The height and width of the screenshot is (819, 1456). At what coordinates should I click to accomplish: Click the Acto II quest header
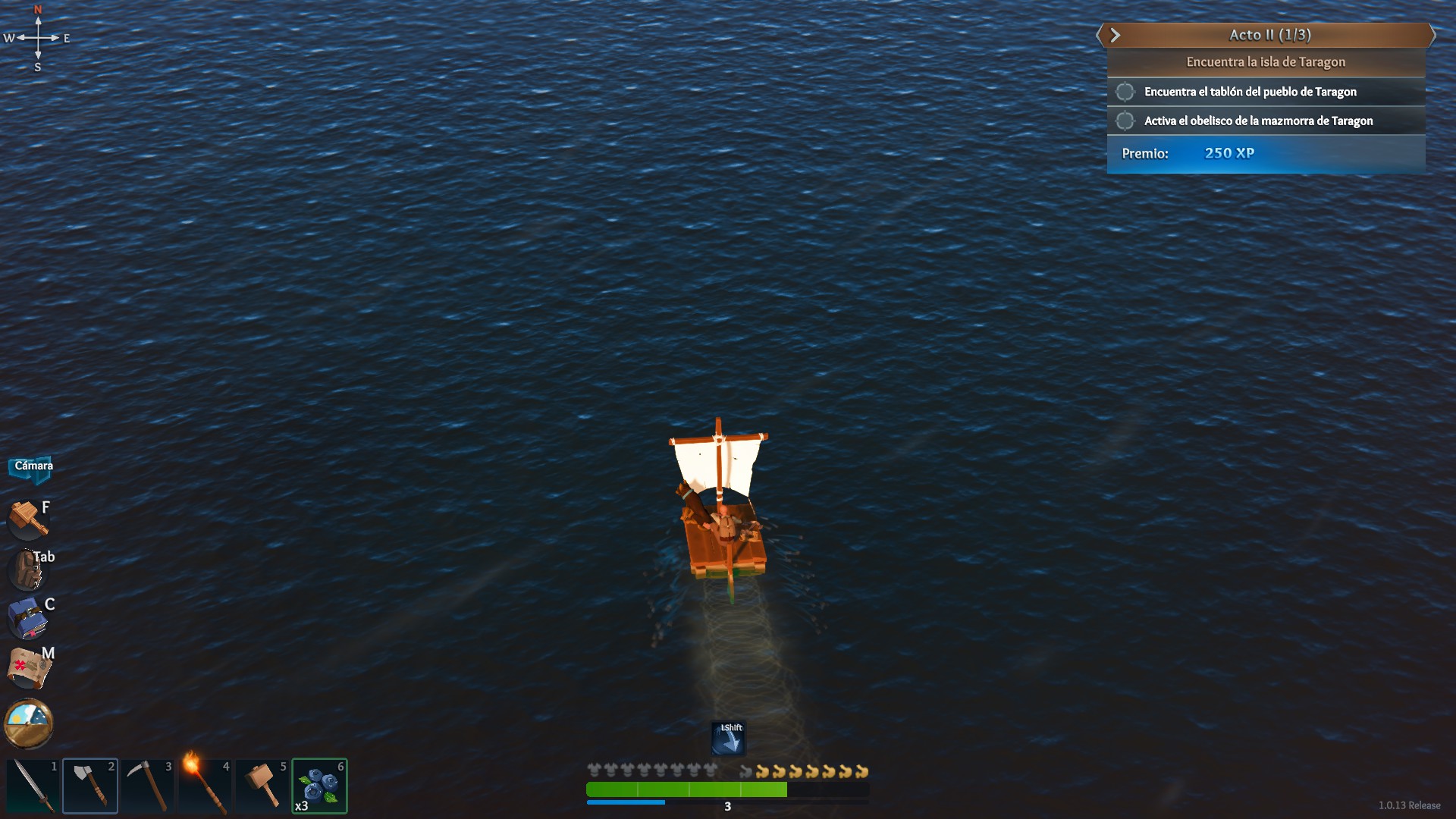1269,35
